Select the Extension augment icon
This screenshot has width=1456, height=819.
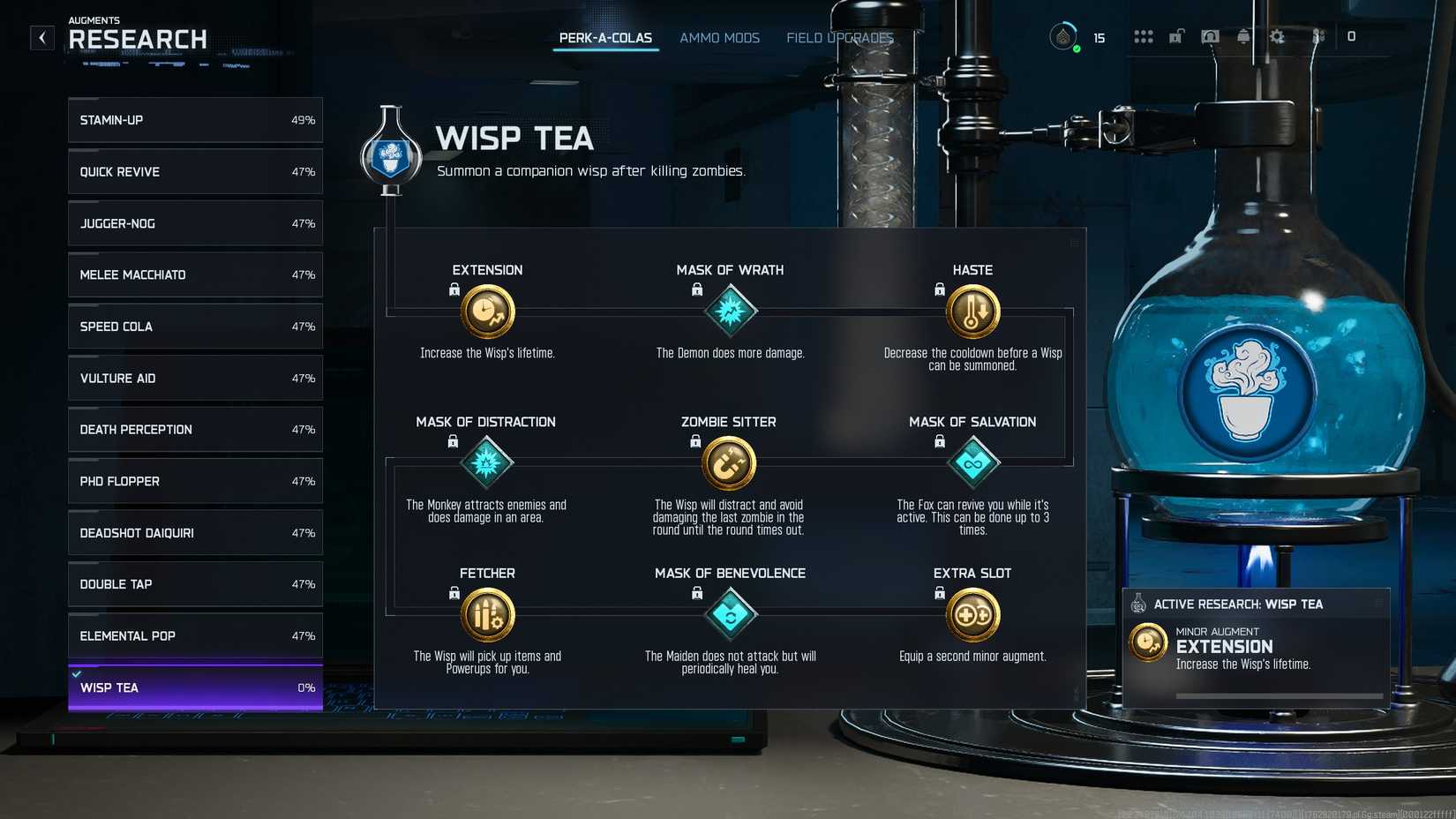click(x=487, y=311)
